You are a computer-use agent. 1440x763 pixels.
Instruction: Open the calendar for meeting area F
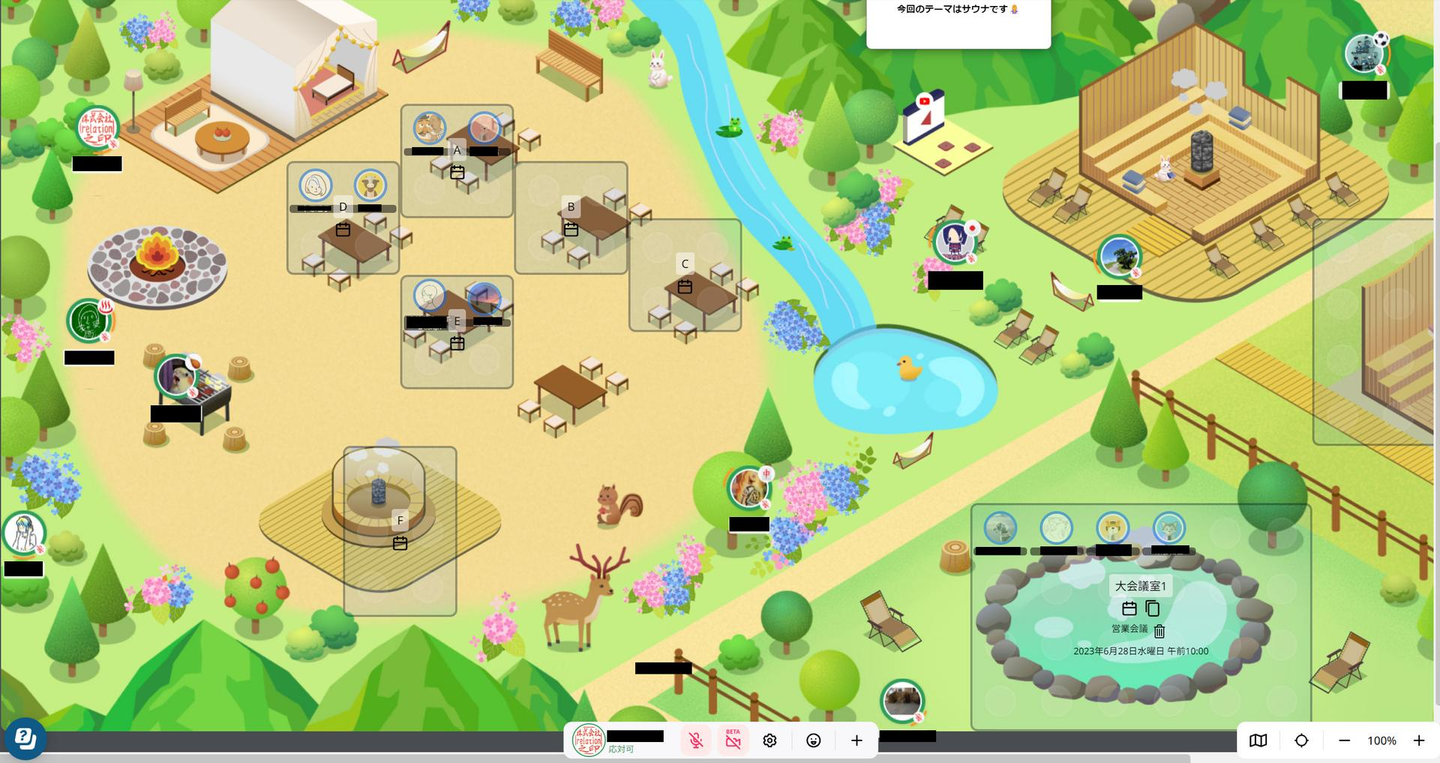400,543
